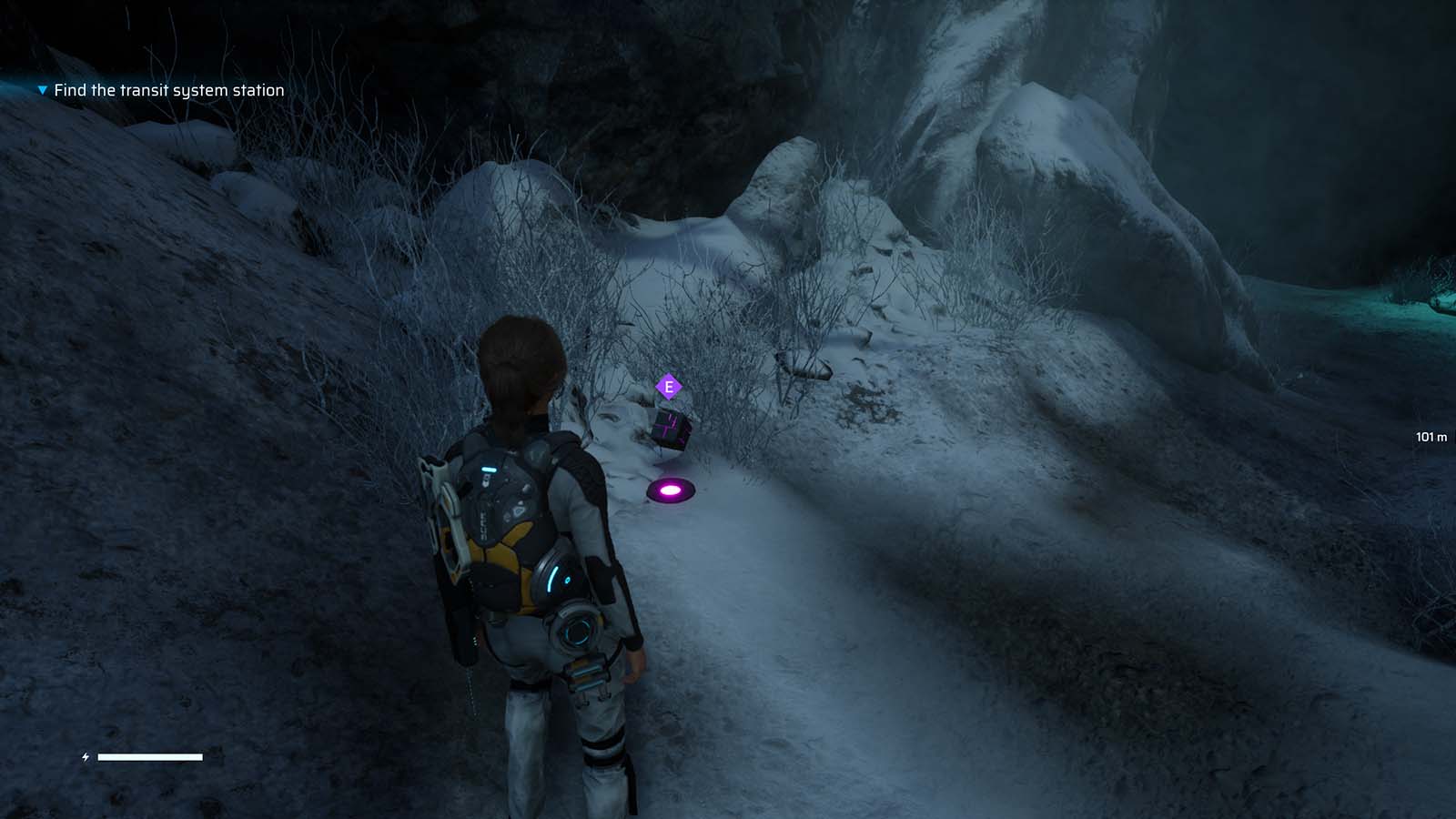Select the 'Find the transit system station' objective text
The image size is (1456, 819).
(x=169, y=90)
